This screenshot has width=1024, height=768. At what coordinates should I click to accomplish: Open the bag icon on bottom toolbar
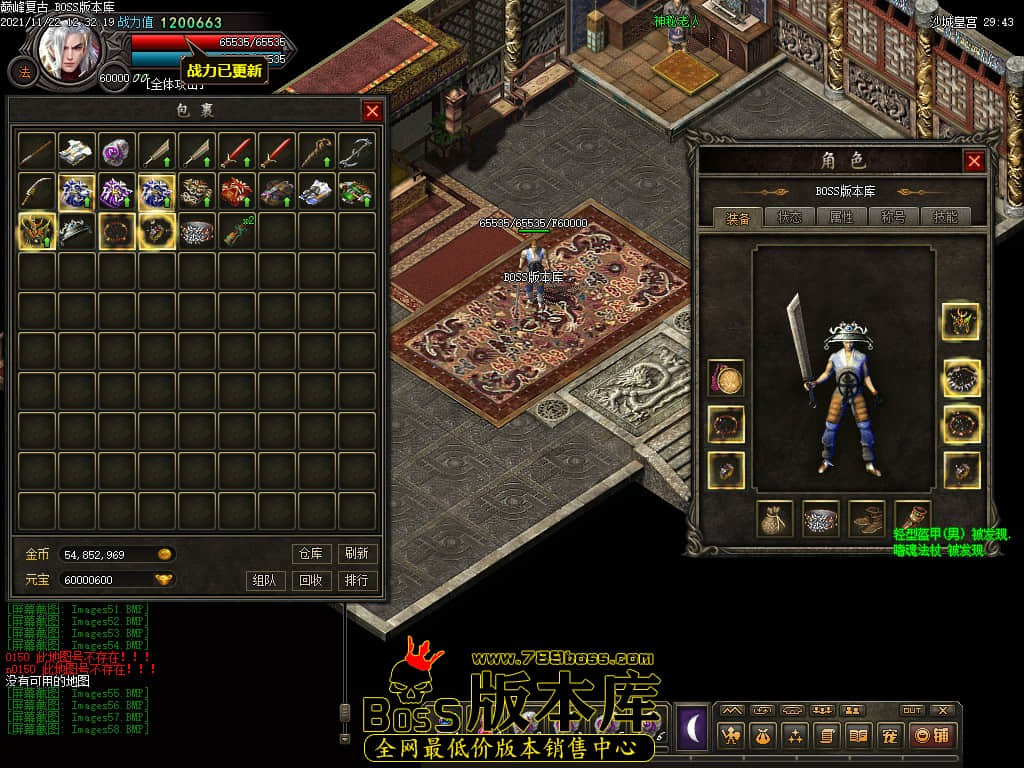(x=761, y=736)
